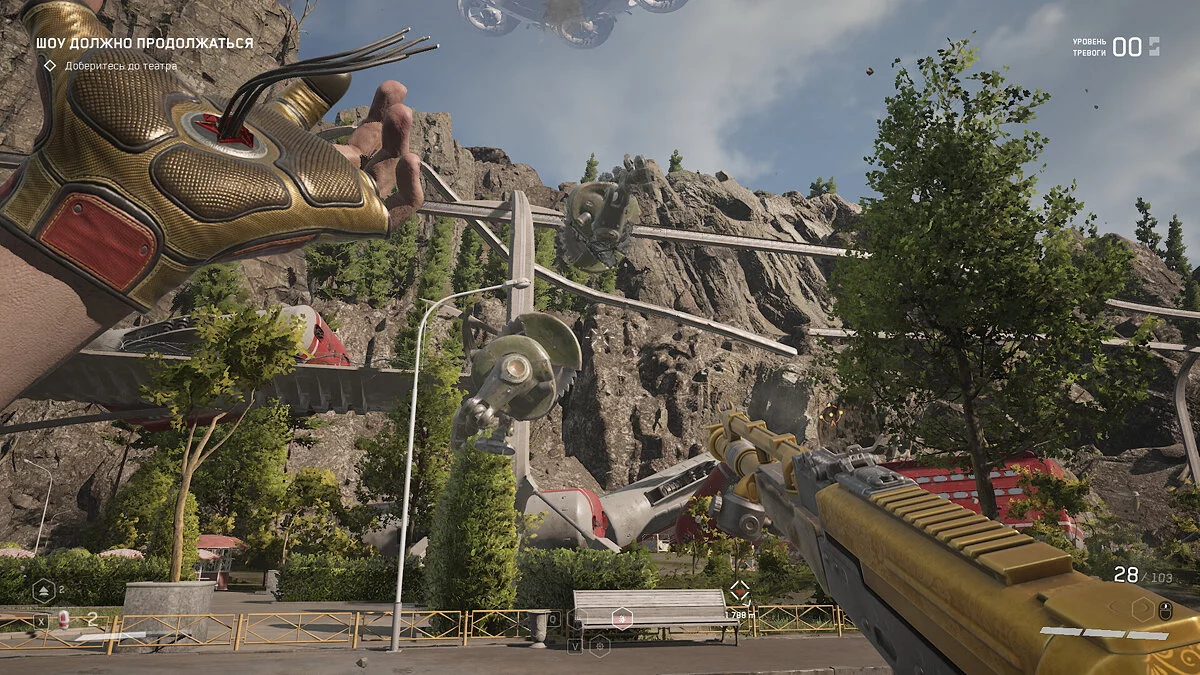
Task: Use the red-white health capsule item
Action: [64, 618]
